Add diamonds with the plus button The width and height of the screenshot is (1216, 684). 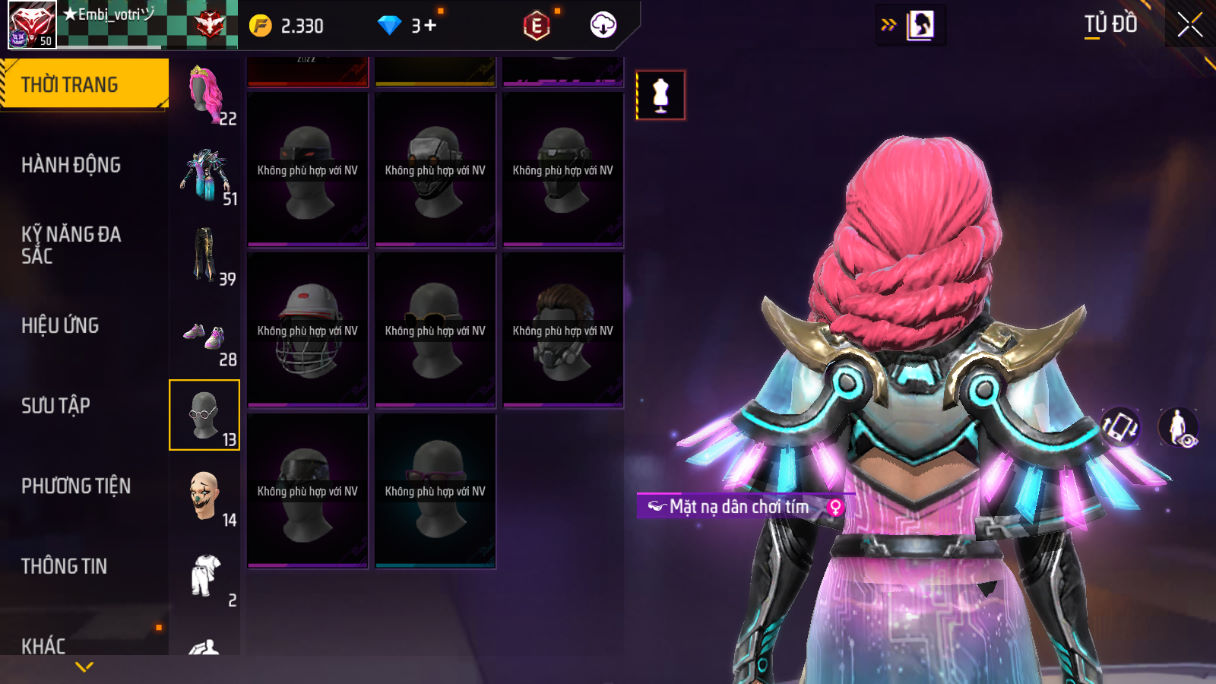431,26
